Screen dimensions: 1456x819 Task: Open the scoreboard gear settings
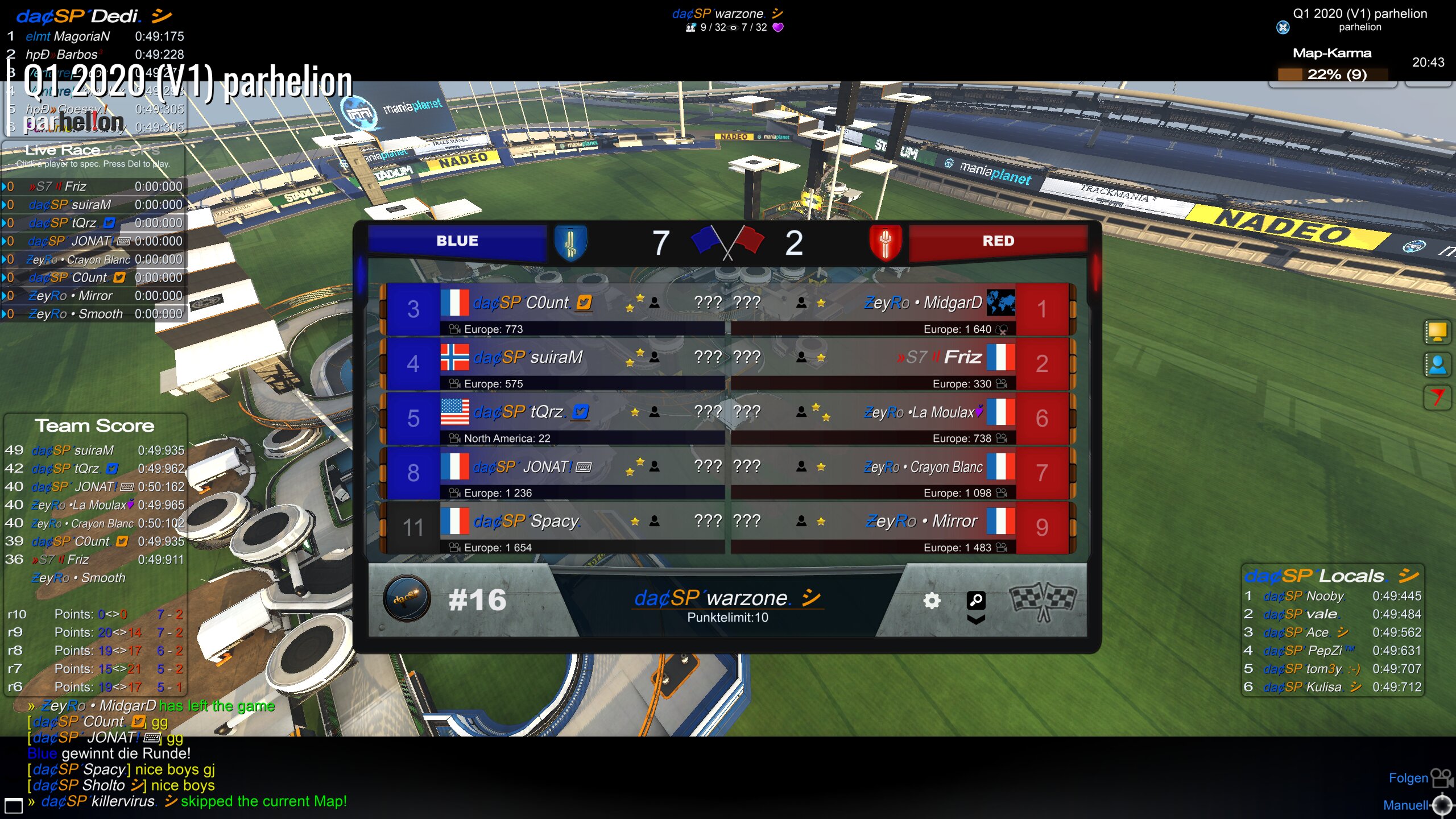(x=932, y=601)
